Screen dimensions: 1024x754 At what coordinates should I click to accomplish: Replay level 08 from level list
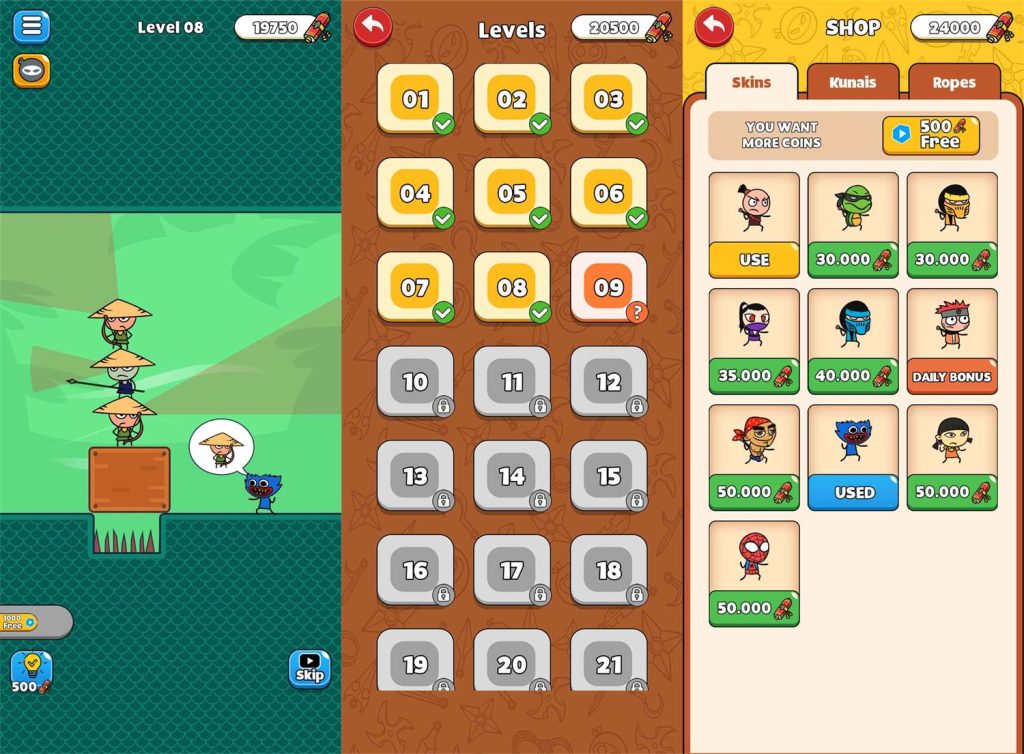click(512, 287)
